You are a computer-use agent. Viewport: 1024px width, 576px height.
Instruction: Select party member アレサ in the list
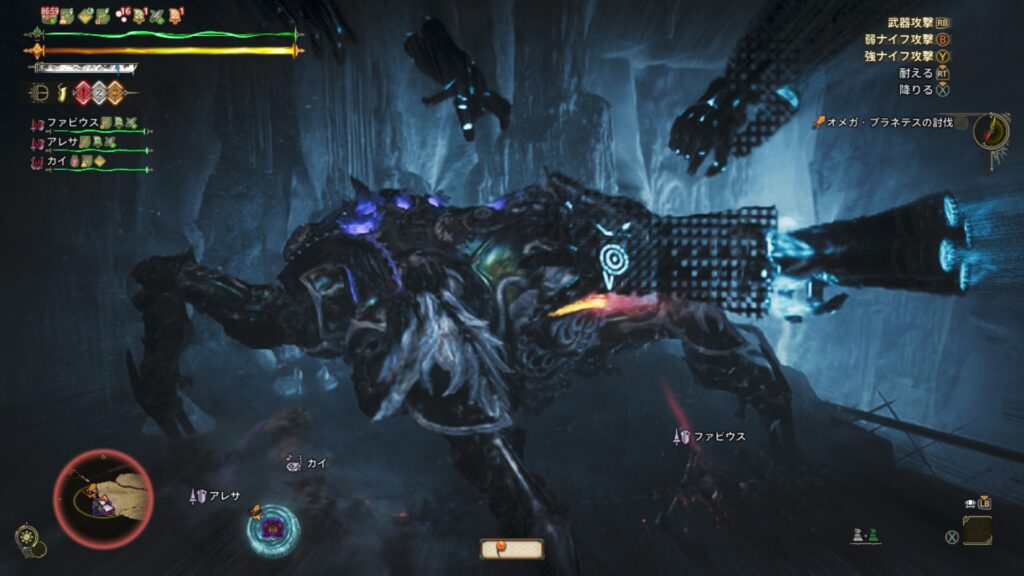click(66, 142)
